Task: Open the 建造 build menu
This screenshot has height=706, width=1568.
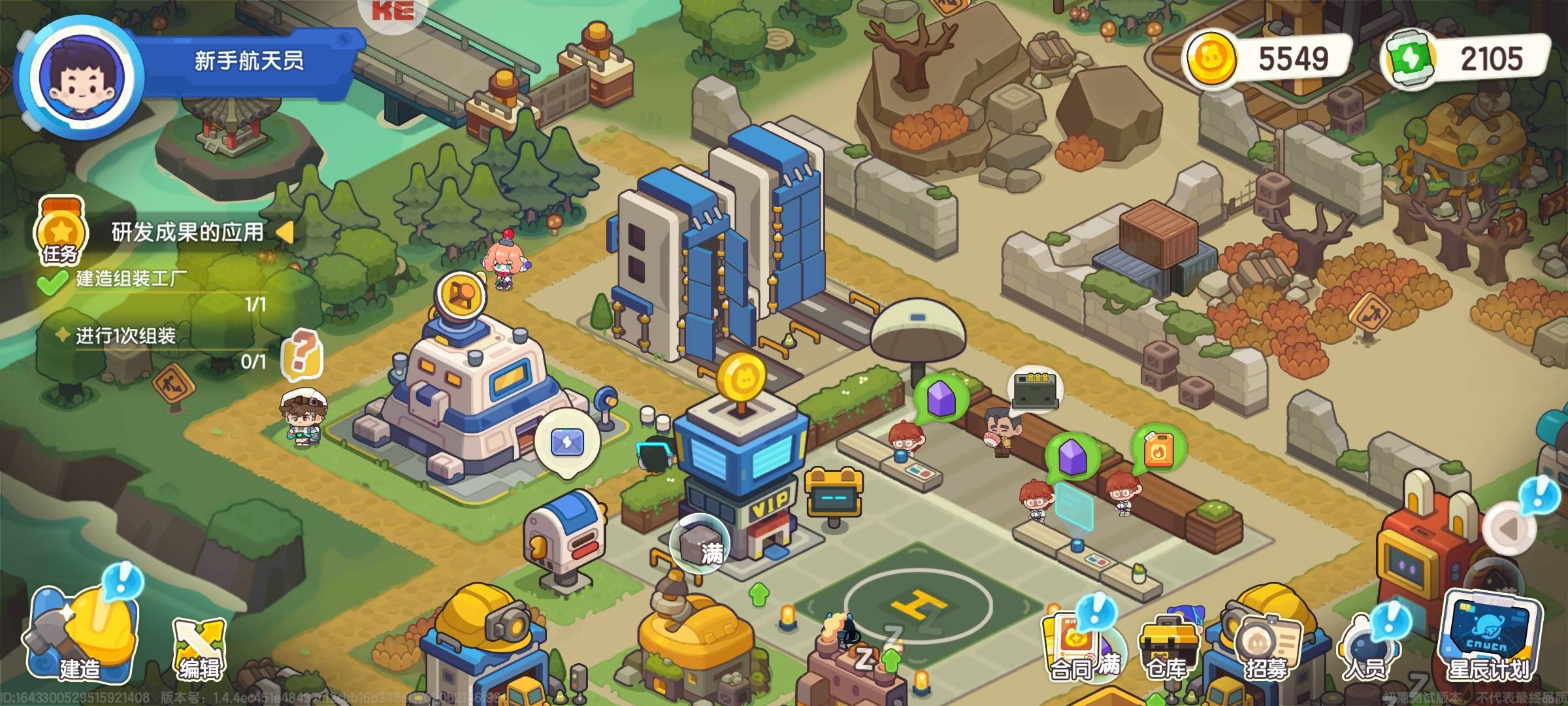Action: point(80,633)
